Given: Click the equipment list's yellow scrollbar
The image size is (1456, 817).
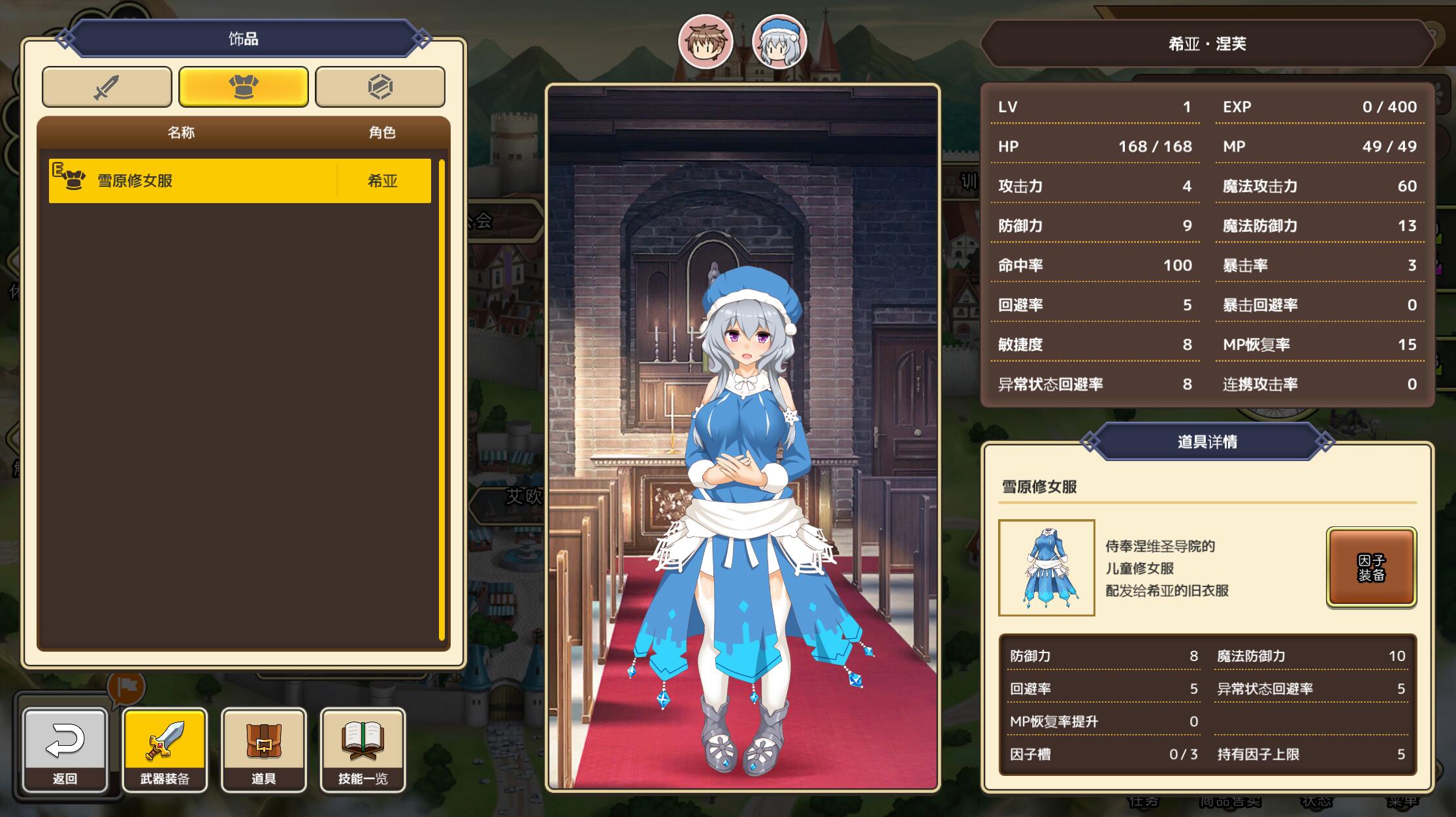Looking at the screenshot, I should [x=442, y=398].
